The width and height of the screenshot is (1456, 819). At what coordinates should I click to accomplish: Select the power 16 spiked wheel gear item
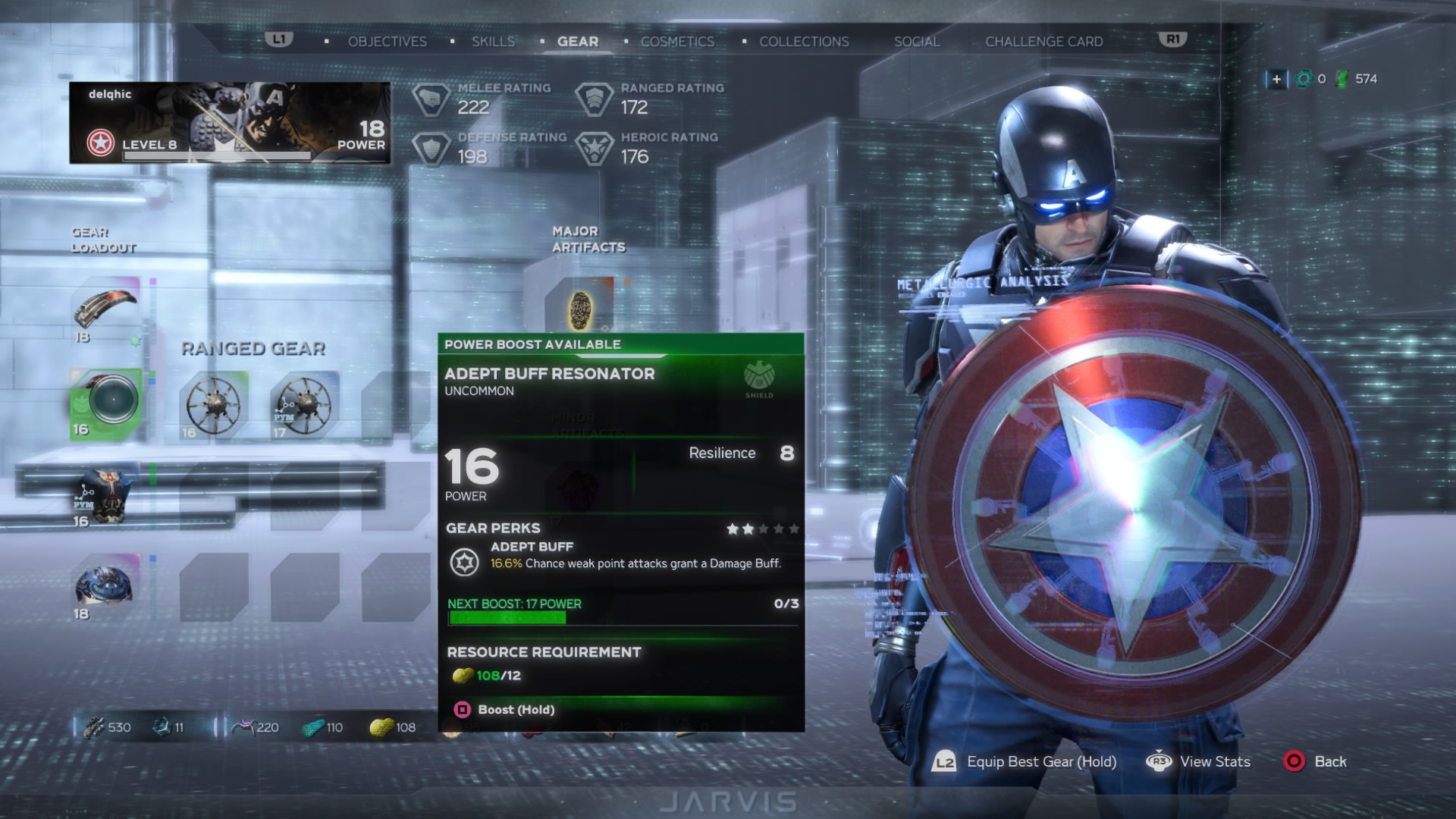coord(213,406)
